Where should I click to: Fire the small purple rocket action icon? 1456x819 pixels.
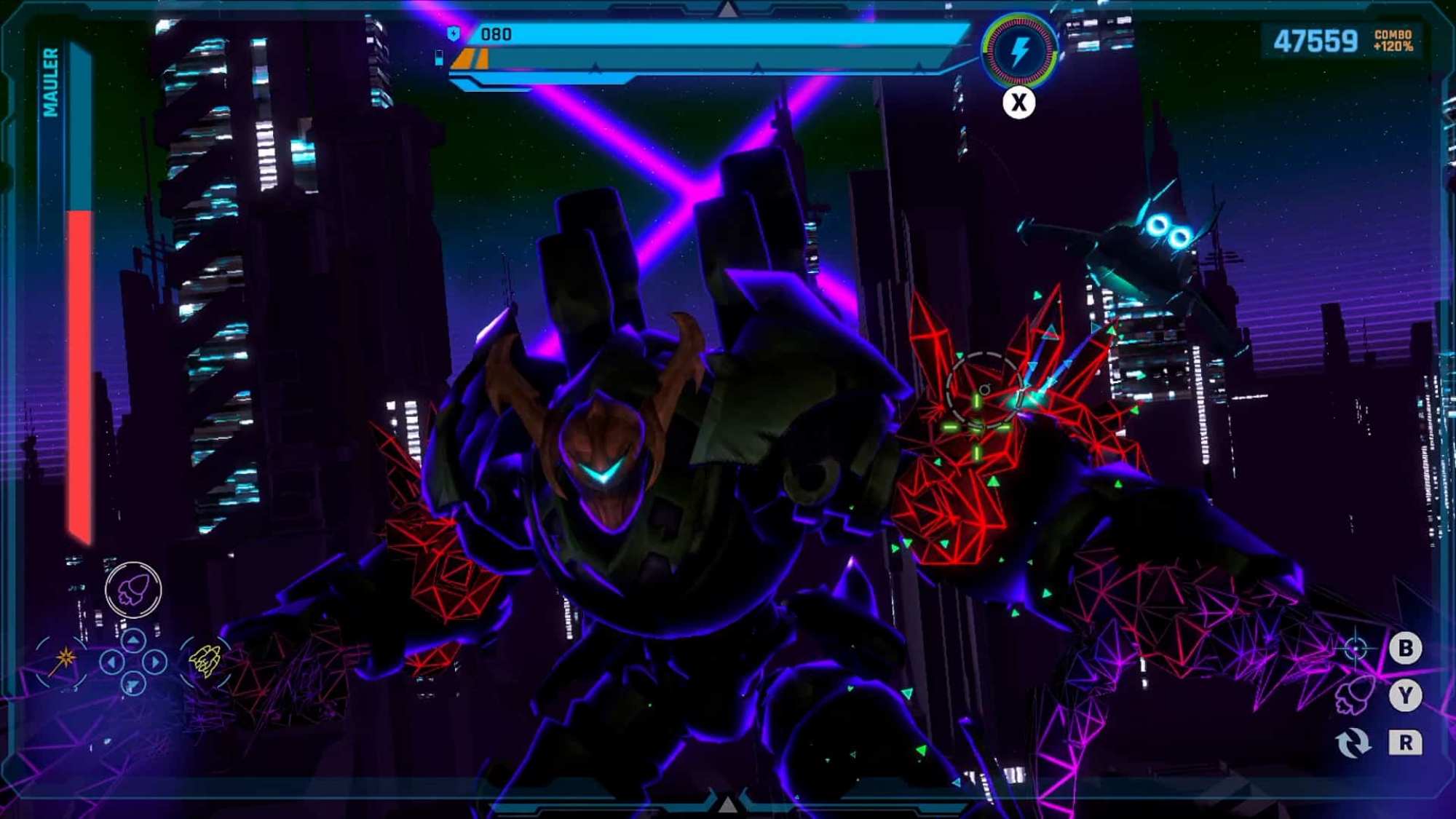click(x=1353, y=695)
